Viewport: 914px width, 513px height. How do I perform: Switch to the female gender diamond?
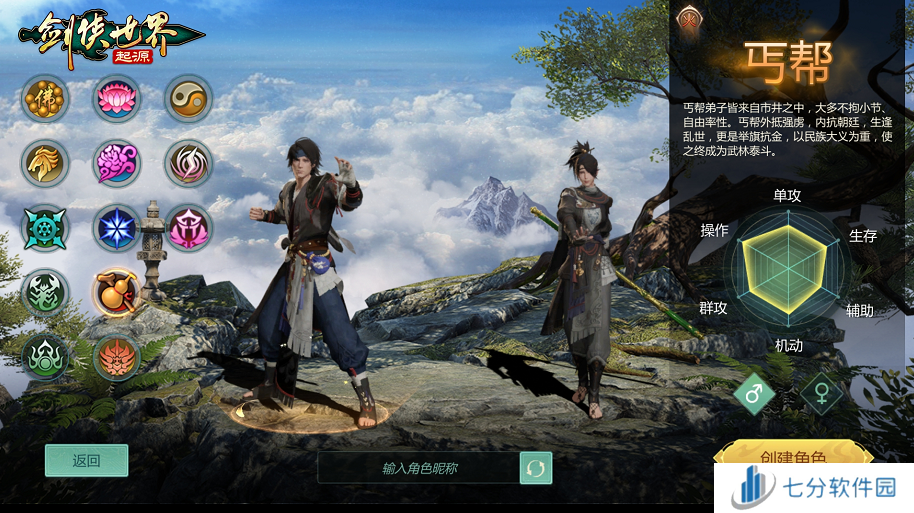click(x=821, y=393)
